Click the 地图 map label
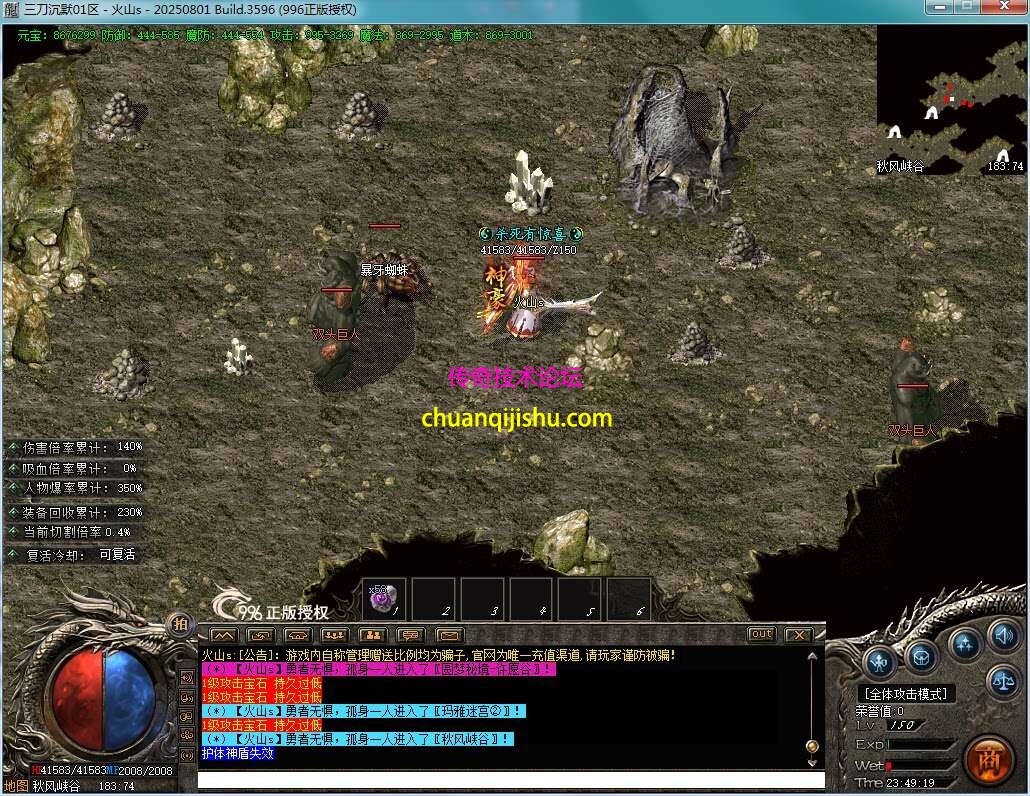The width and height of the screenshot is (1030, 796). (x=16, y=786)
